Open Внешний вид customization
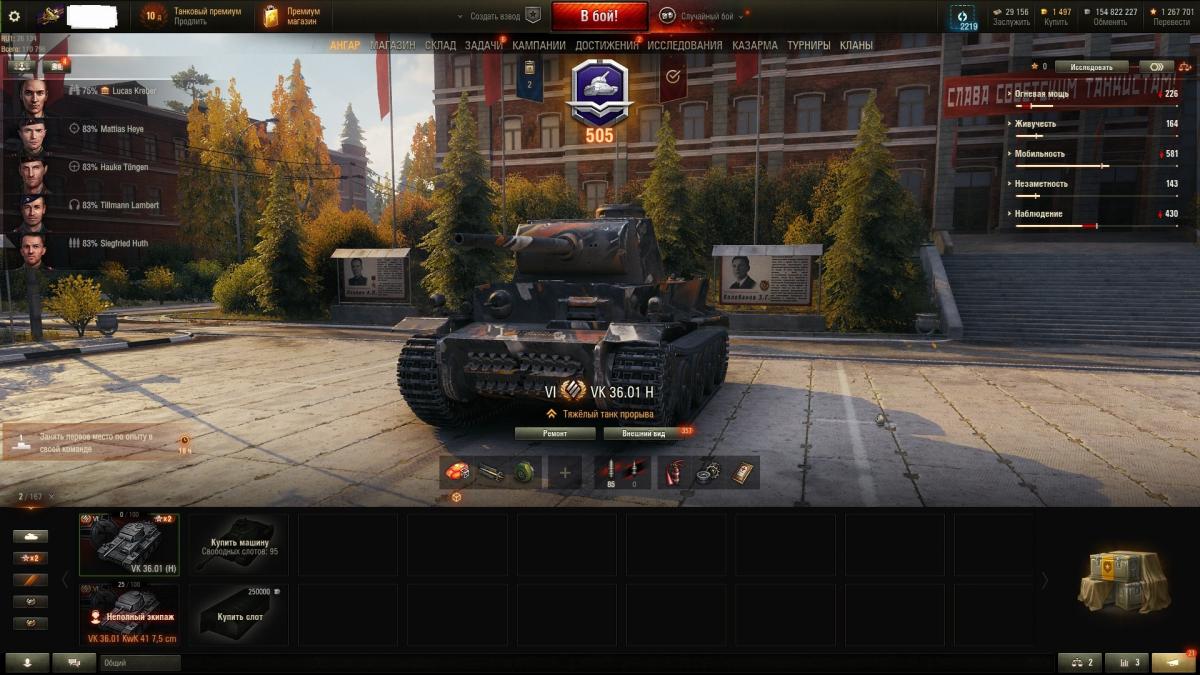 (x=643, y=433)
